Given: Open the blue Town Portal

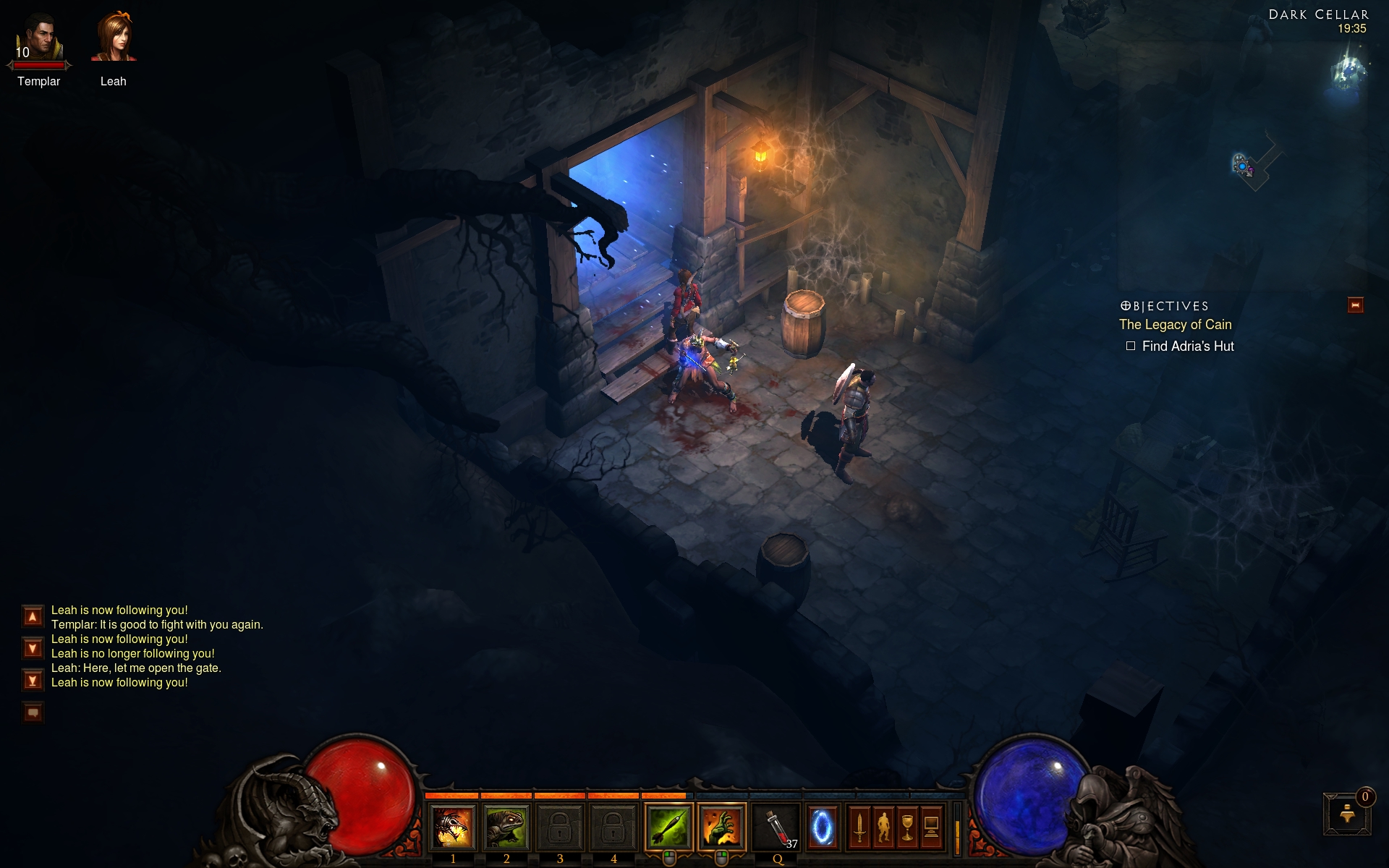Looking at the screenshot, I should (823, 827).
